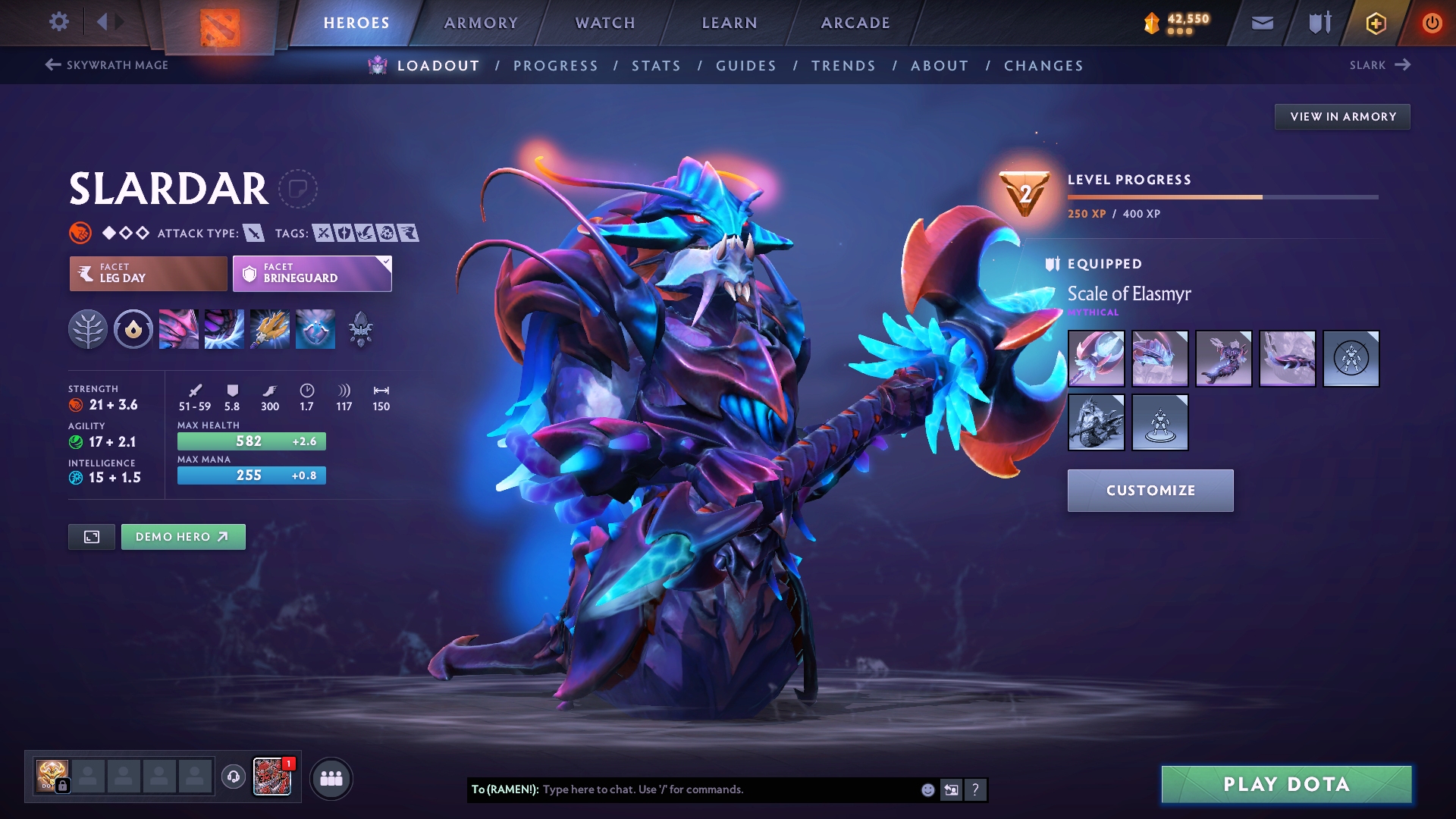Select the Corrosive Haze ability icon
Image resolution: width=1456 pixels, height=819 pixels.
[315, 329]
